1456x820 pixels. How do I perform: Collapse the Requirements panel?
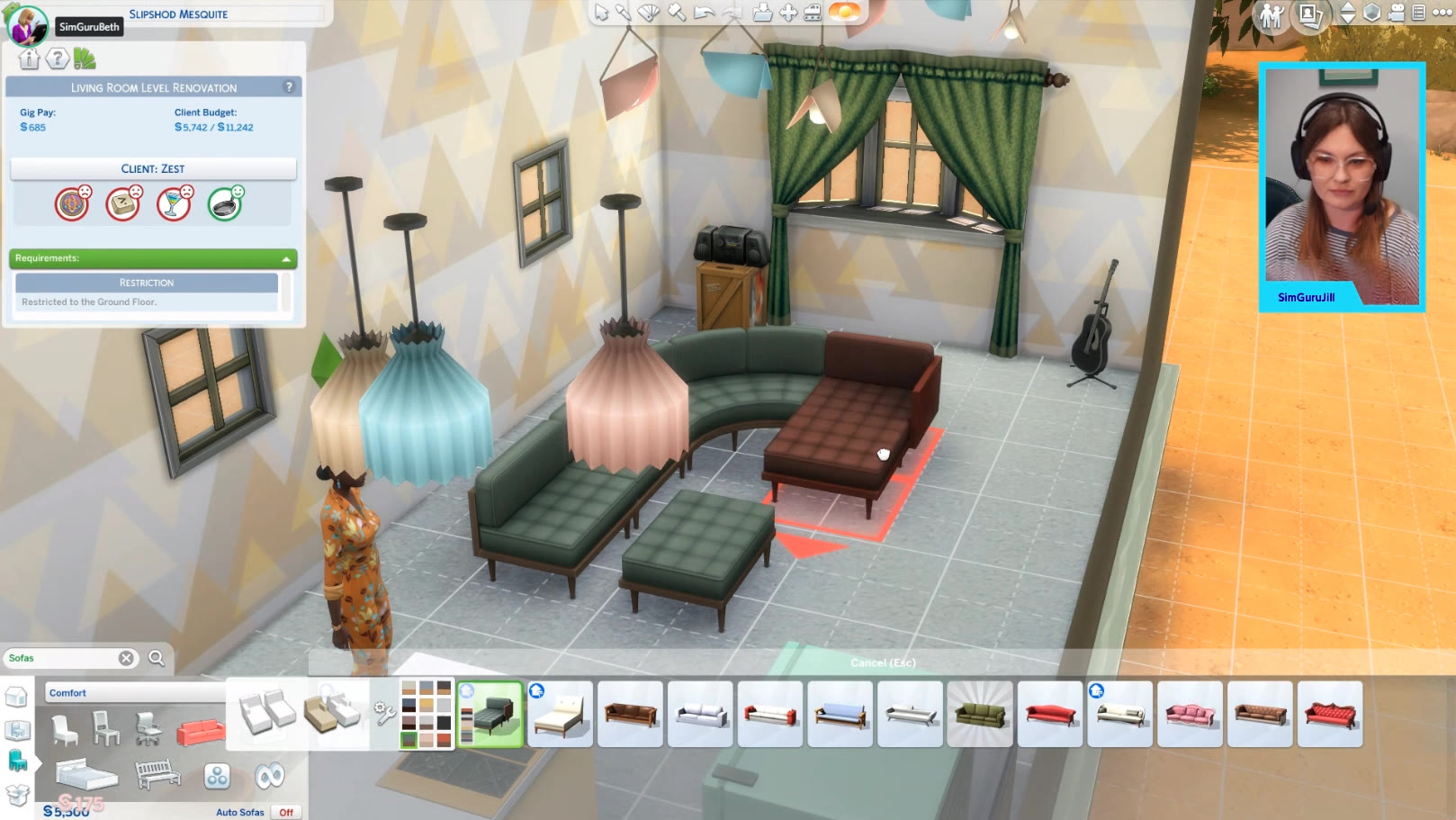click(x=286, y=259)
